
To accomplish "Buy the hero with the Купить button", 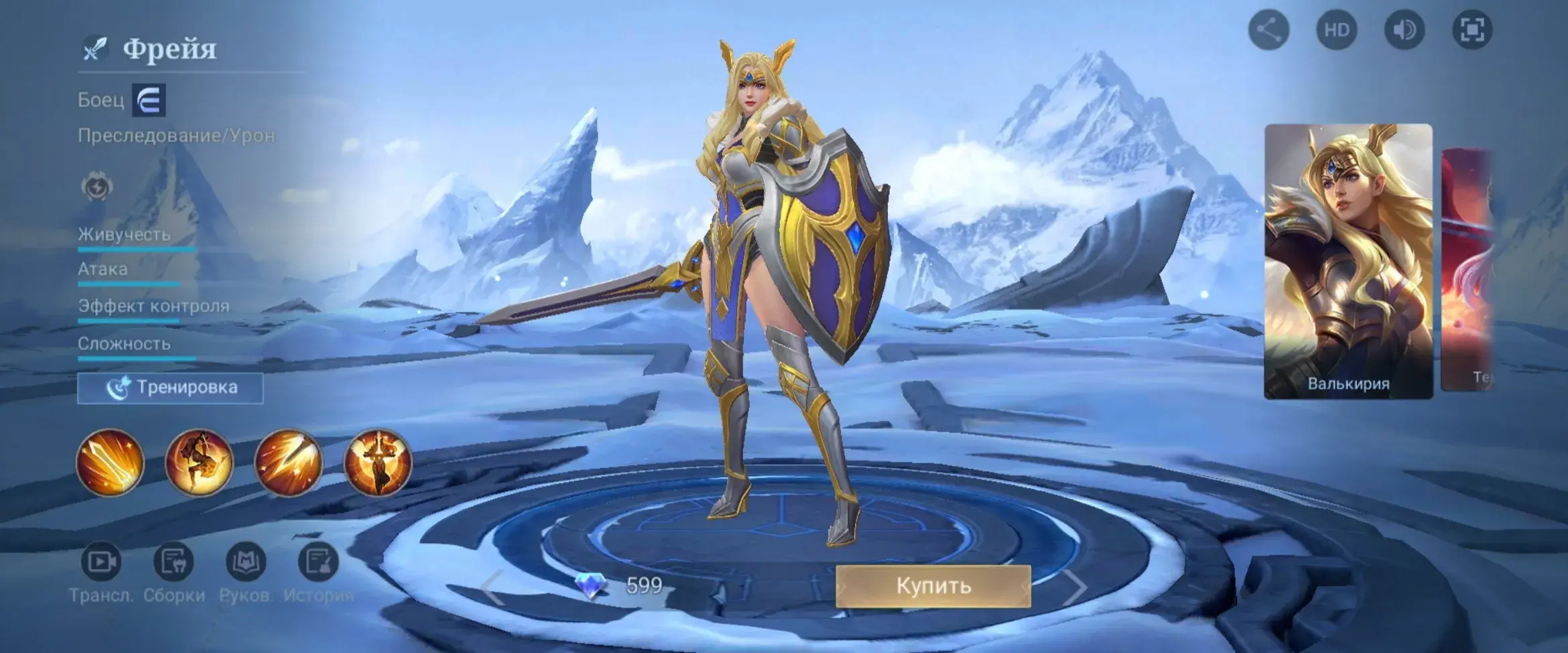I will coord(933,586).
